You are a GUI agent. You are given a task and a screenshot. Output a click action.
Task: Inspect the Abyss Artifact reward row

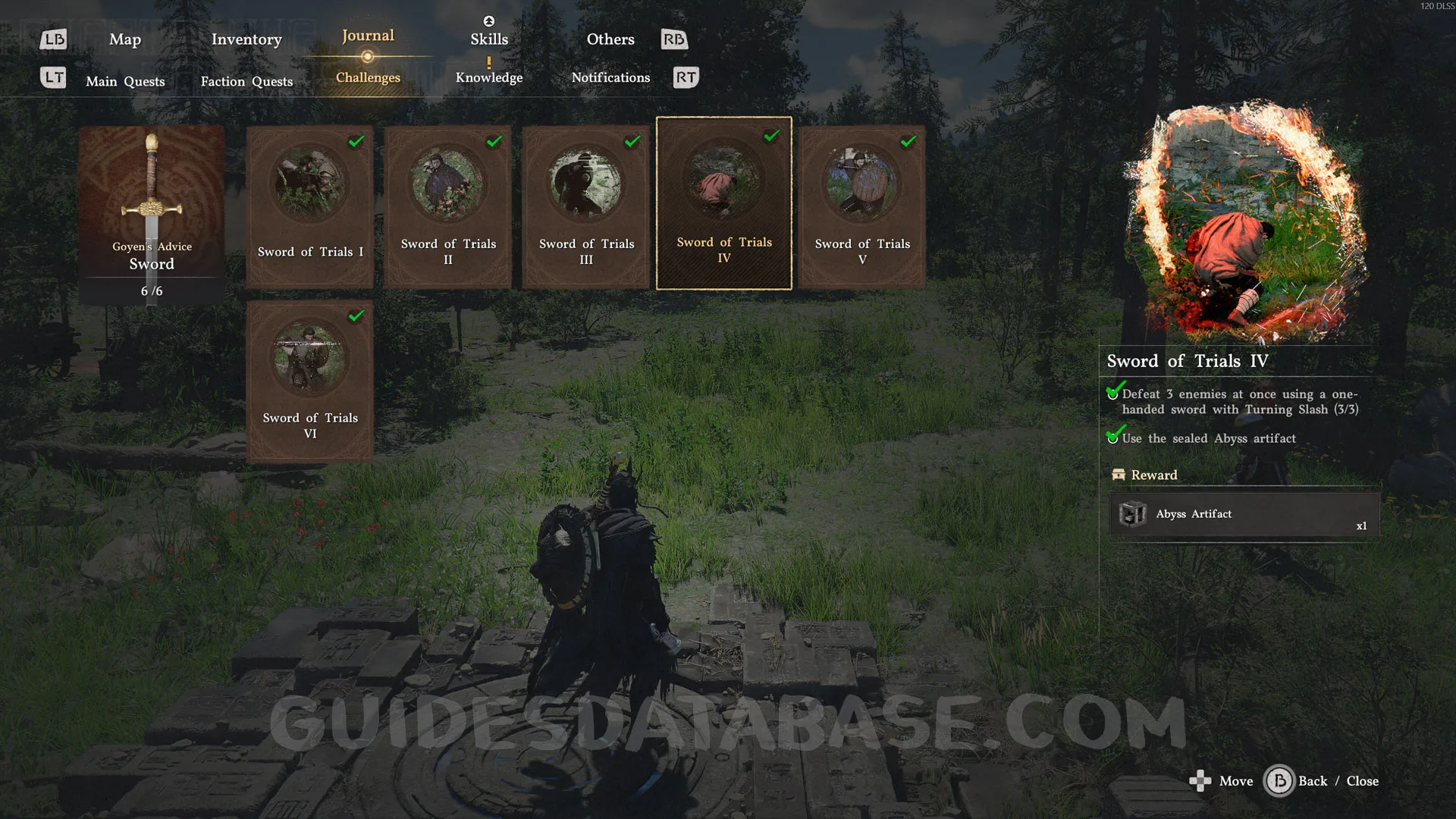[1244, 515]
